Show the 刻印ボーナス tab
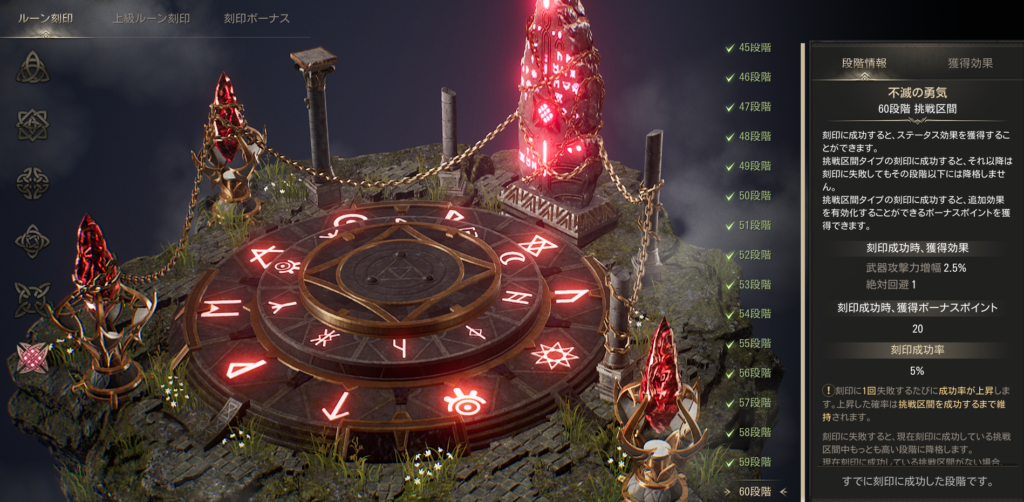The width and height of the screenshot is (1024, 502). (257, 18)
